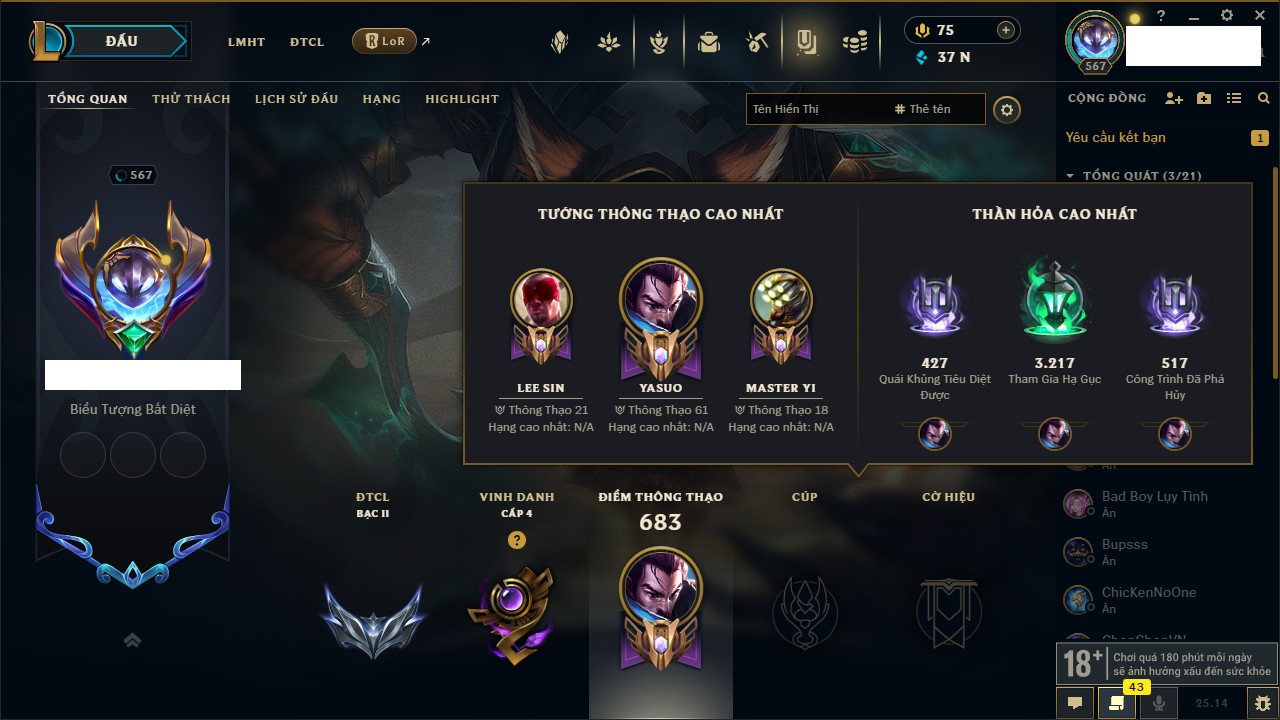Close the client window
1280x720 pixels.
[x=1260, y=16]
